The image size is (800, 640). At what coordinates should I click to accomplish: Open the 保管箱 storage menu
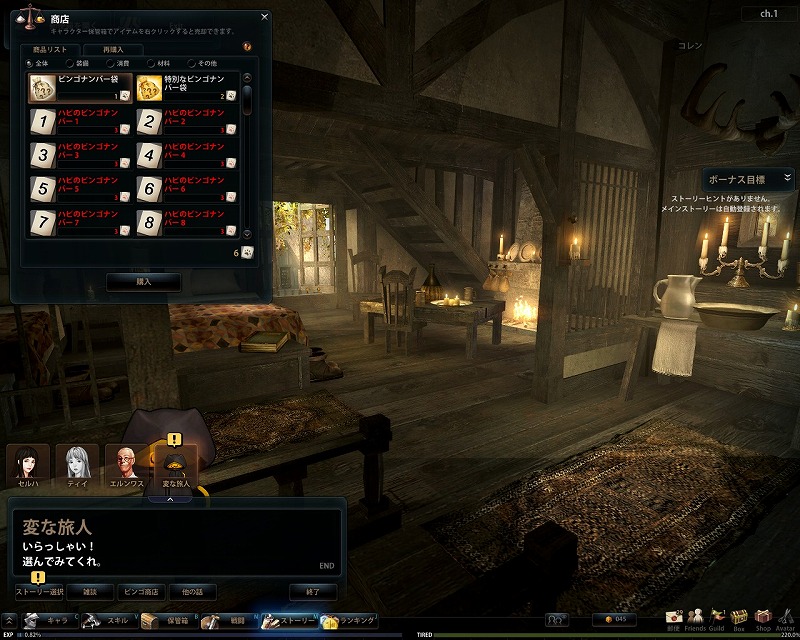(160, 621)
